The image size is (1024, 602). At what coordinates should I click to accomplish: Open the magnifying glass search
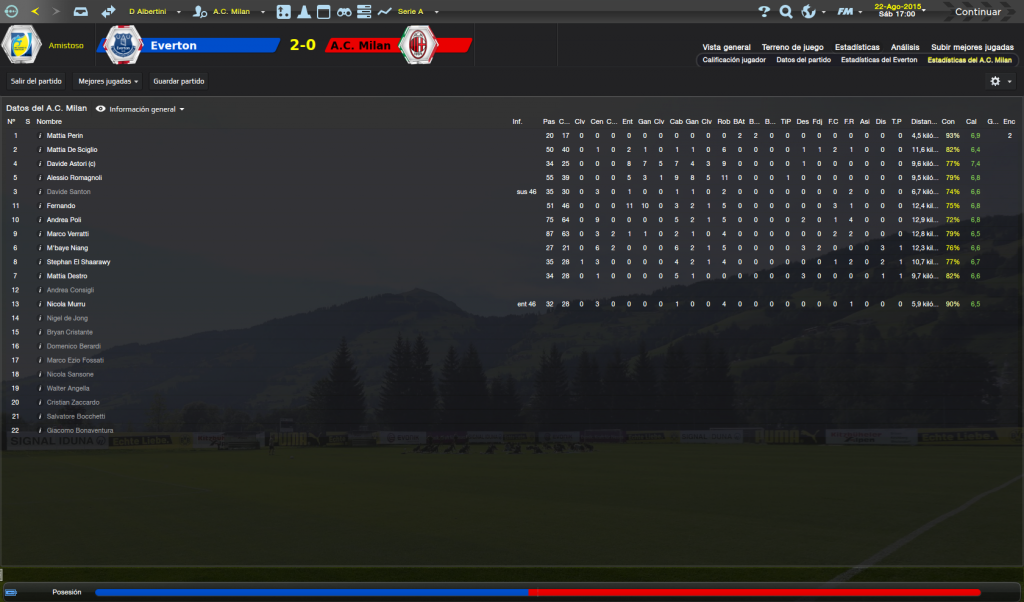786,12
